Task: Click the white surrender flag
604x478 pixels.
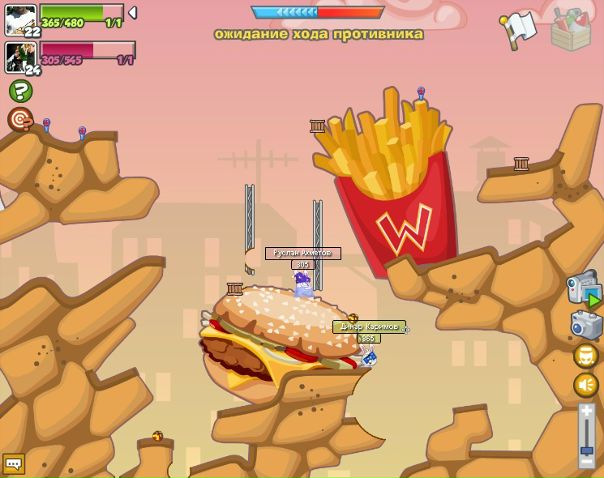Action: [519, 30]
